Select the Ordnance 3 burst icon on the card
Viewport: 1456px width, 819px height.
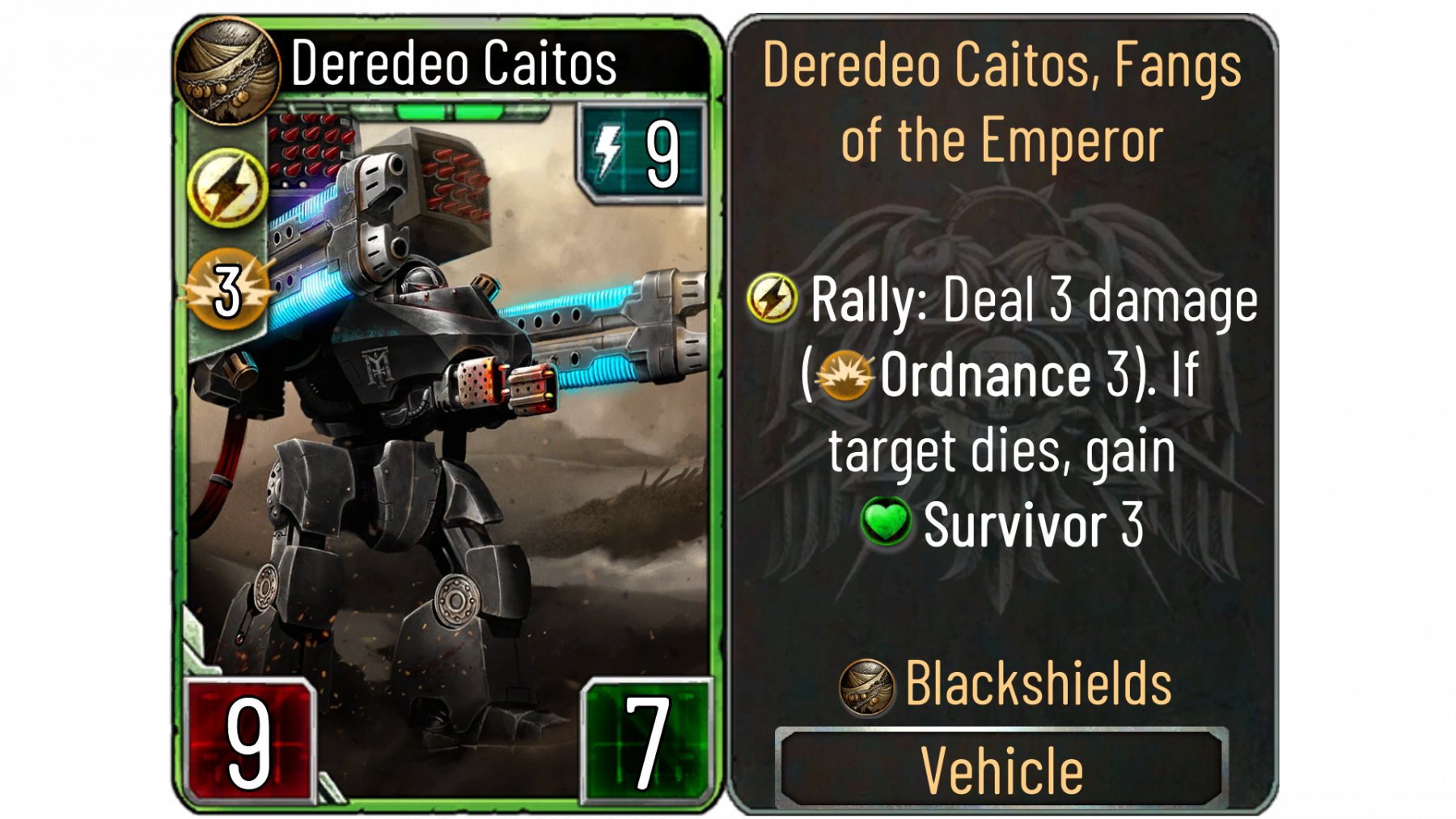227,290
